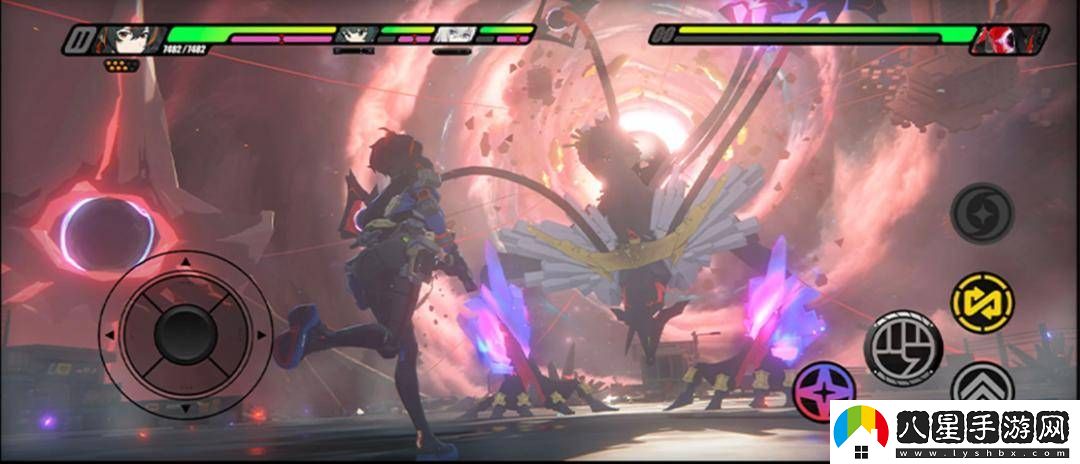The height and width of the screenshot is (464, 1080).
Task: Pause the battle with the pause icon
Action: [x=78, y=39]
